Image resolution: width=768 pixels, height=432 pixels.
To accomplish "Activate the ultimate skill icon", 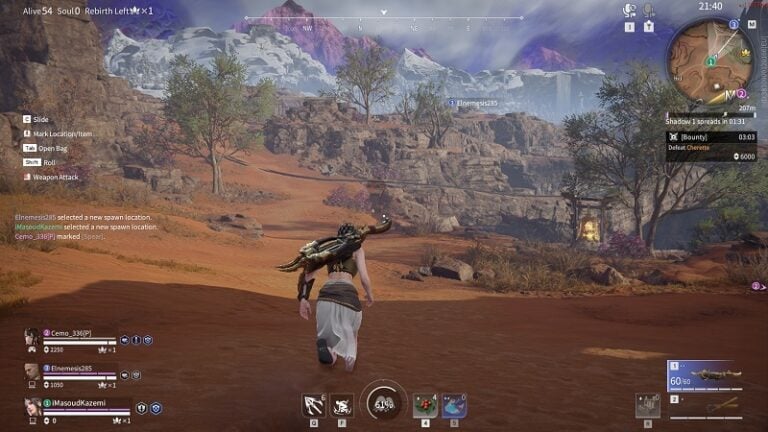I will click(x=342, y=405).
